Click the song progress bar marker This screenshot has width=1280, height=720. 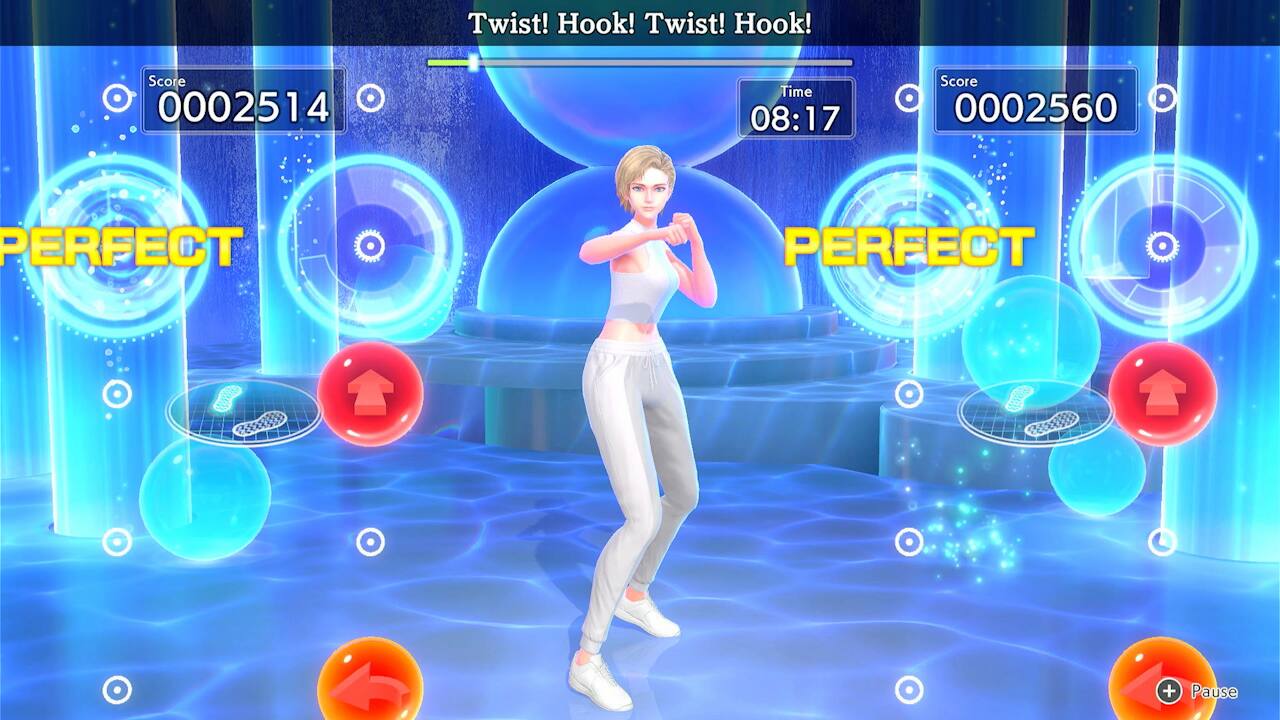click(471, 61)
